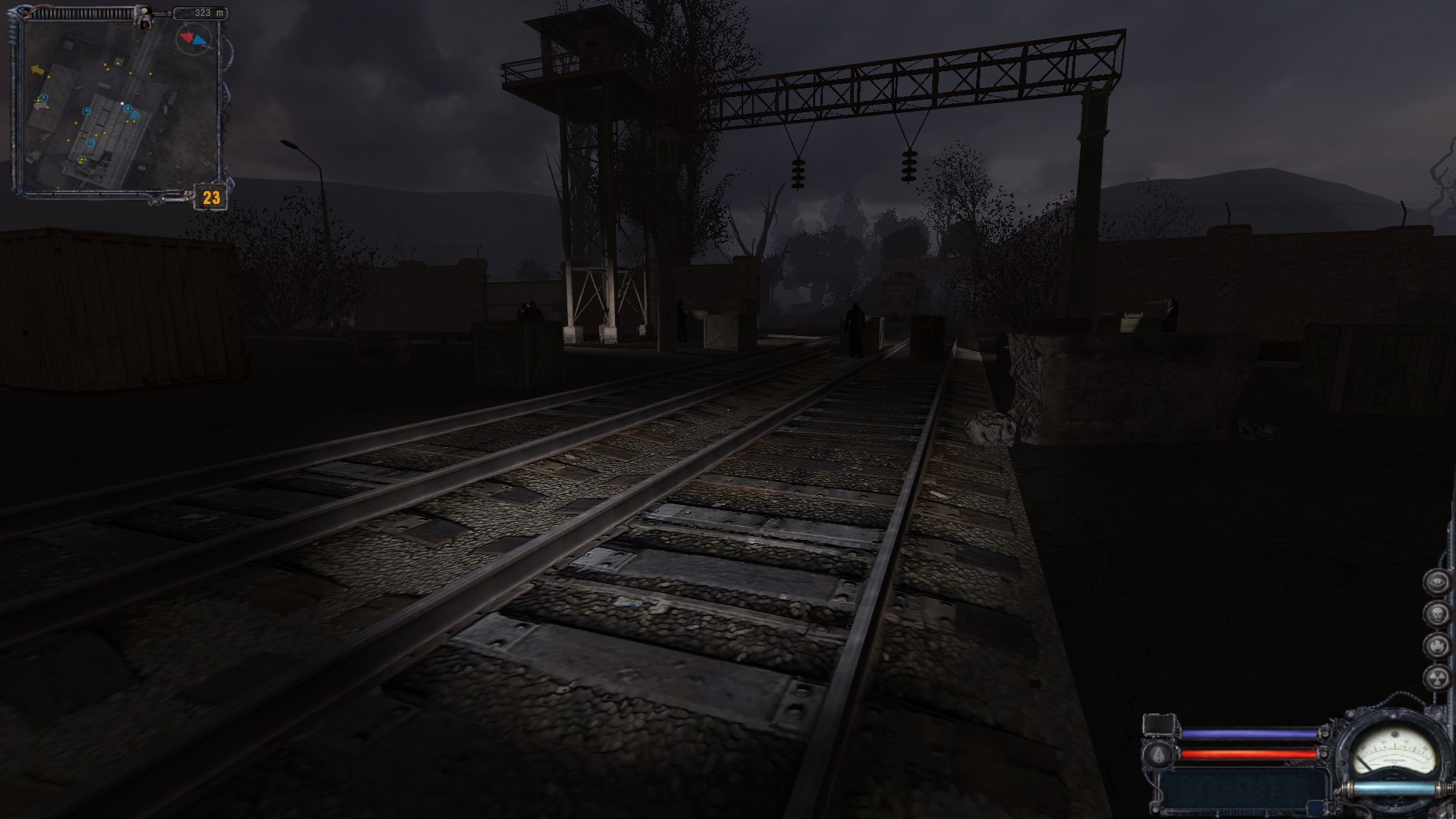
Task: Click the white player position dot on the minimap
Action: tap(122, 103)
